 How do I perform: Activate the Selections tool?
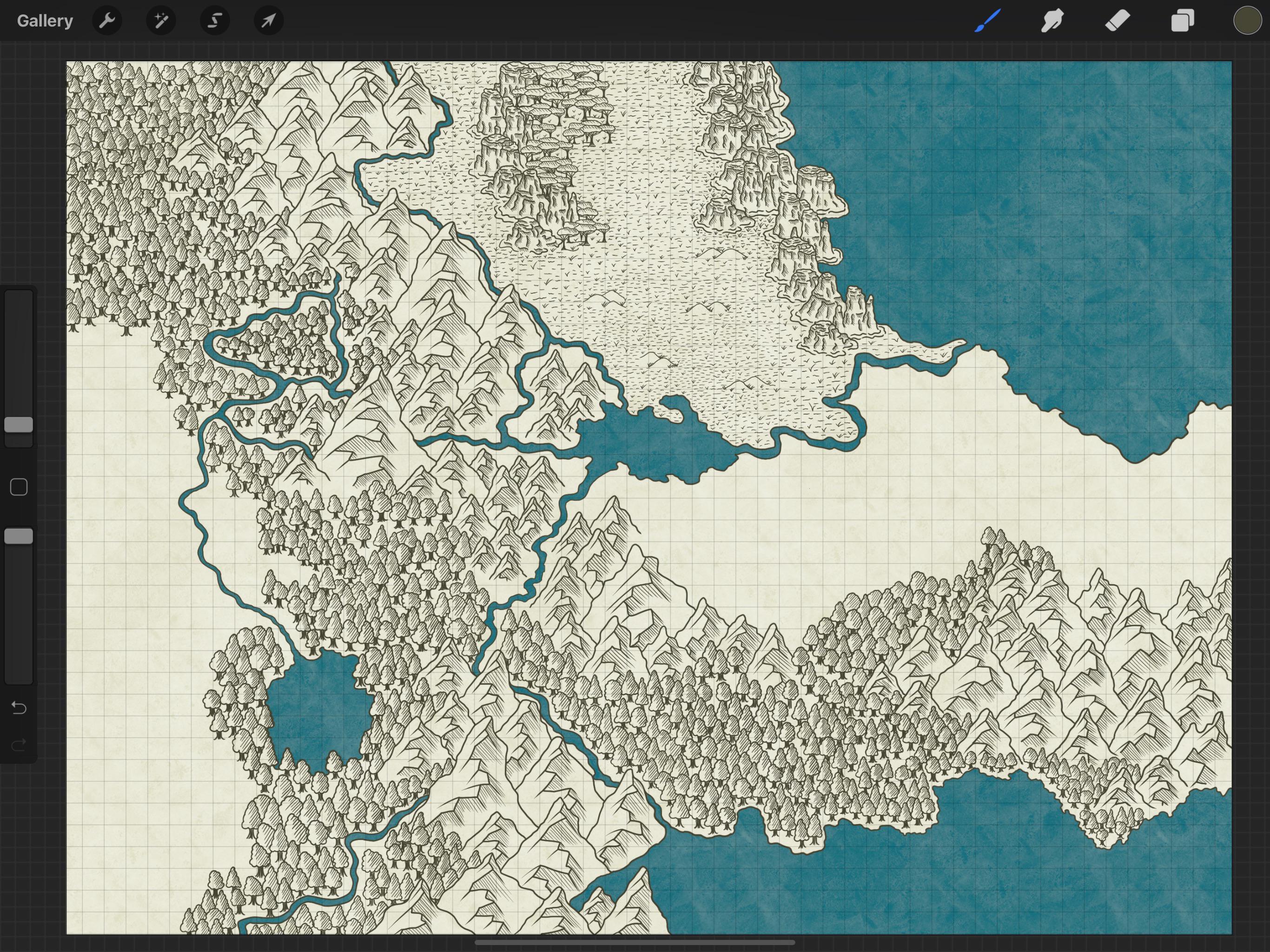[214, 20]
